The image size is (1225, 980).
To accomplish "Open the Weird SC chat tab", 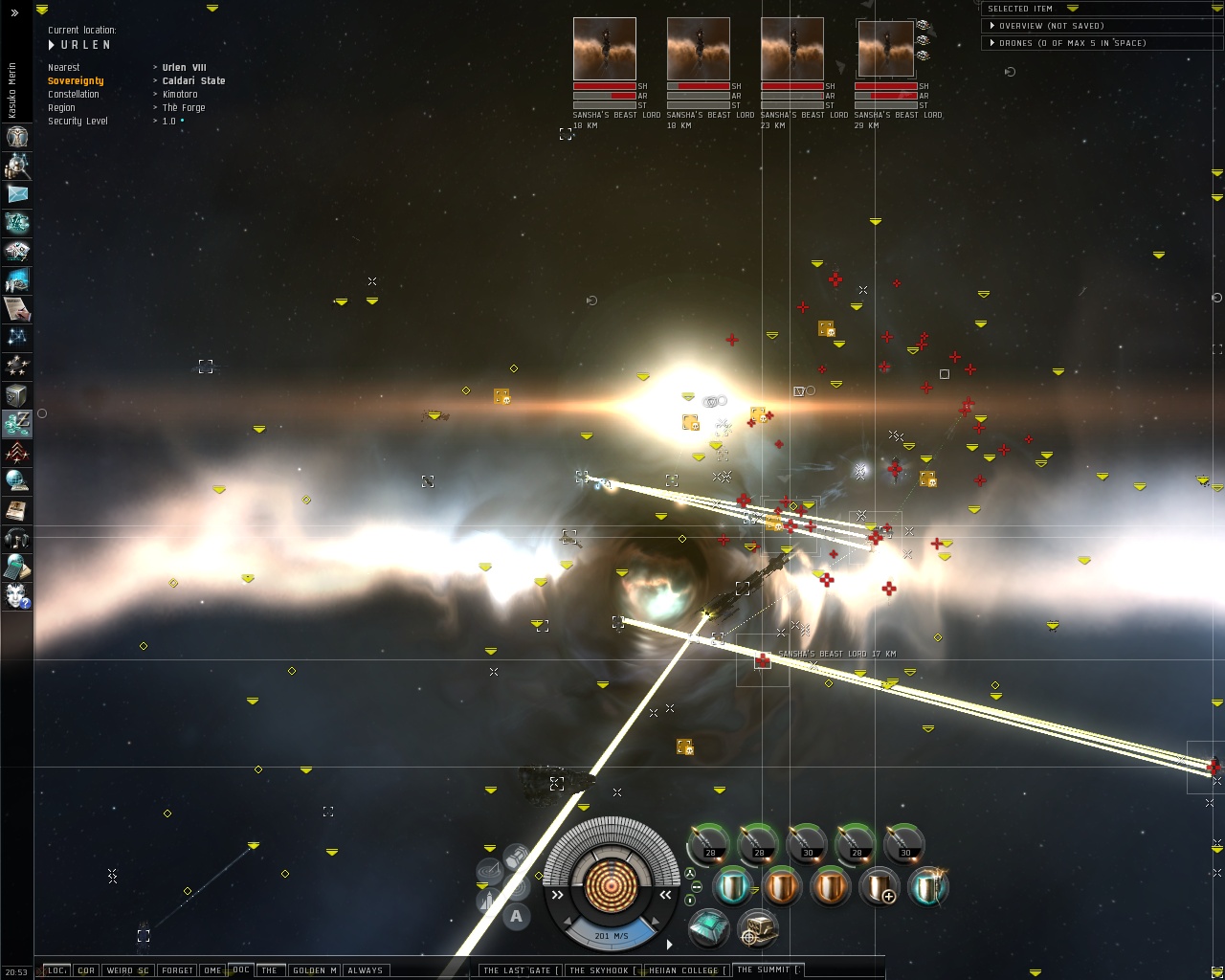I will point(127,969).
